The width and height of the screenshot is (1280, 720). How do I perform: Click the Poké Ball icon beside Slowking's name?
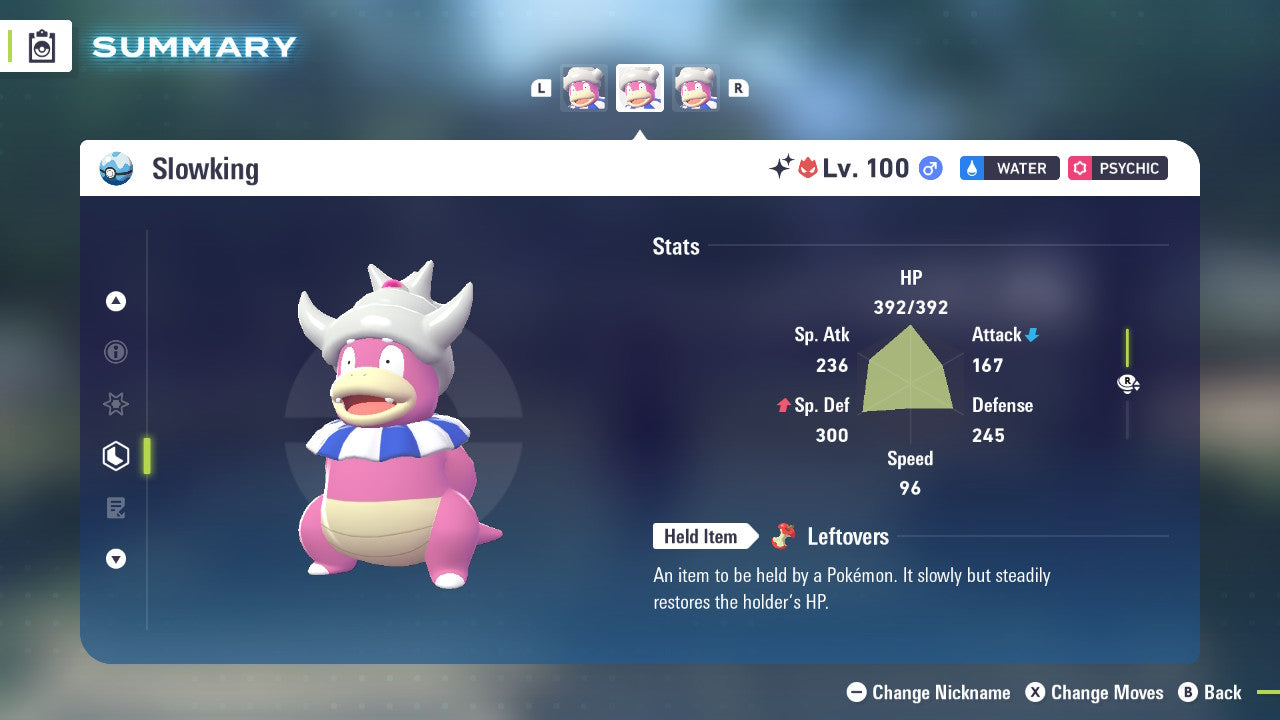pos(115,168)
